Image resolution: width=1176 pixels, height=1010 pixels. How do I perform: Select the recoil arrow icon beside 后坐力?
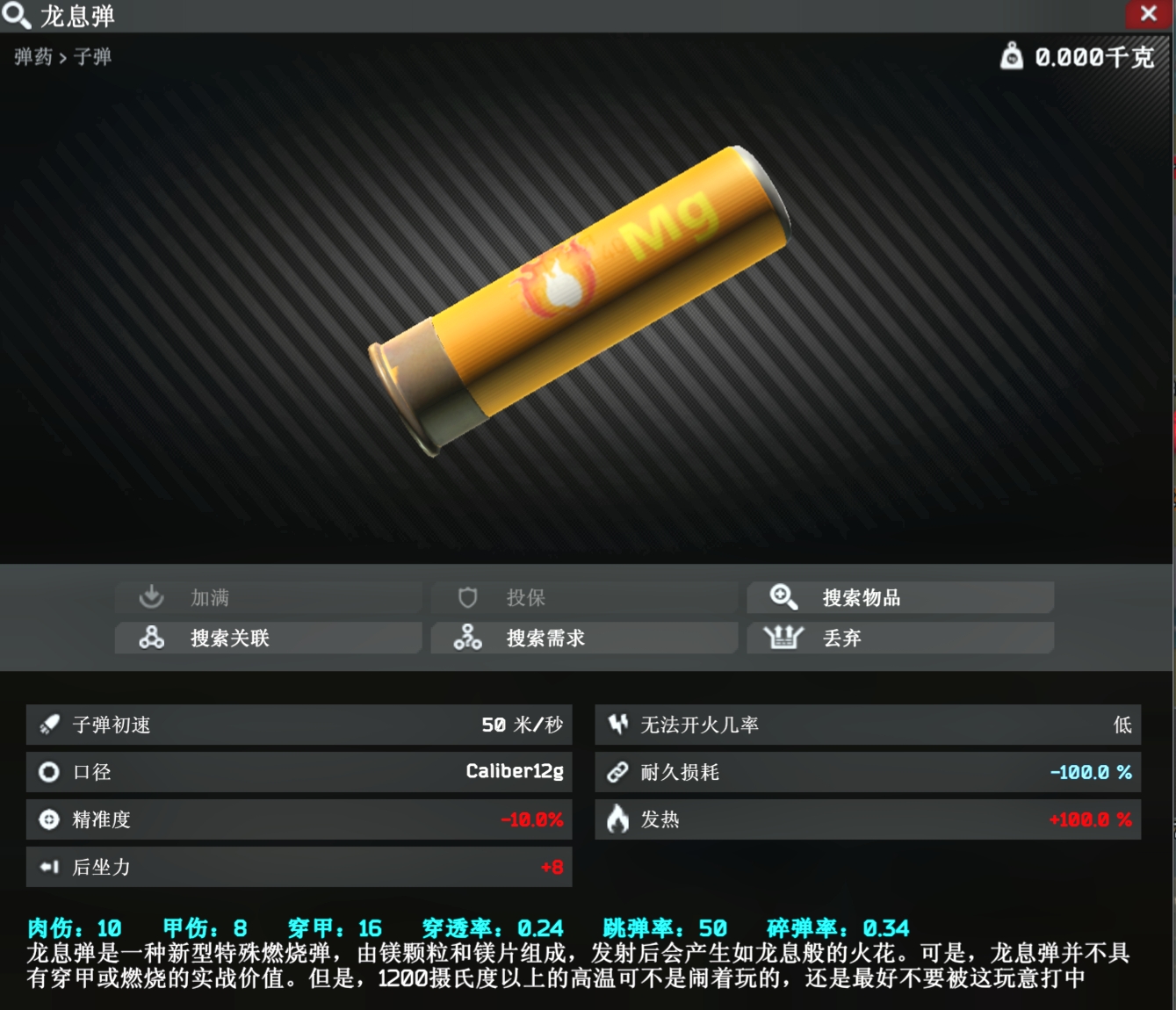tap(48, 867)
